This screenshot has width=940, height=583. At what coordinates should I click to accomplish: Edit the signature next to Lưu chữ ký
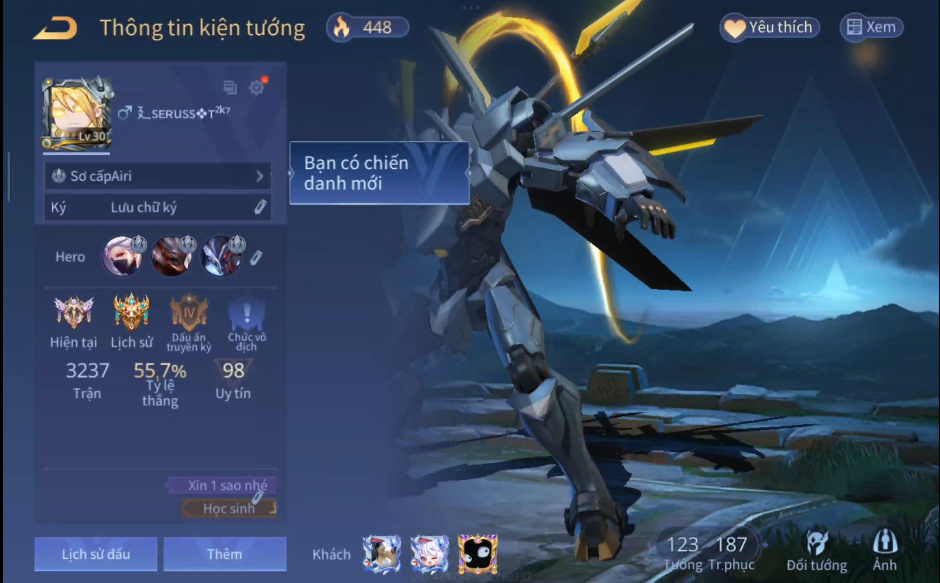click(259, 207)
